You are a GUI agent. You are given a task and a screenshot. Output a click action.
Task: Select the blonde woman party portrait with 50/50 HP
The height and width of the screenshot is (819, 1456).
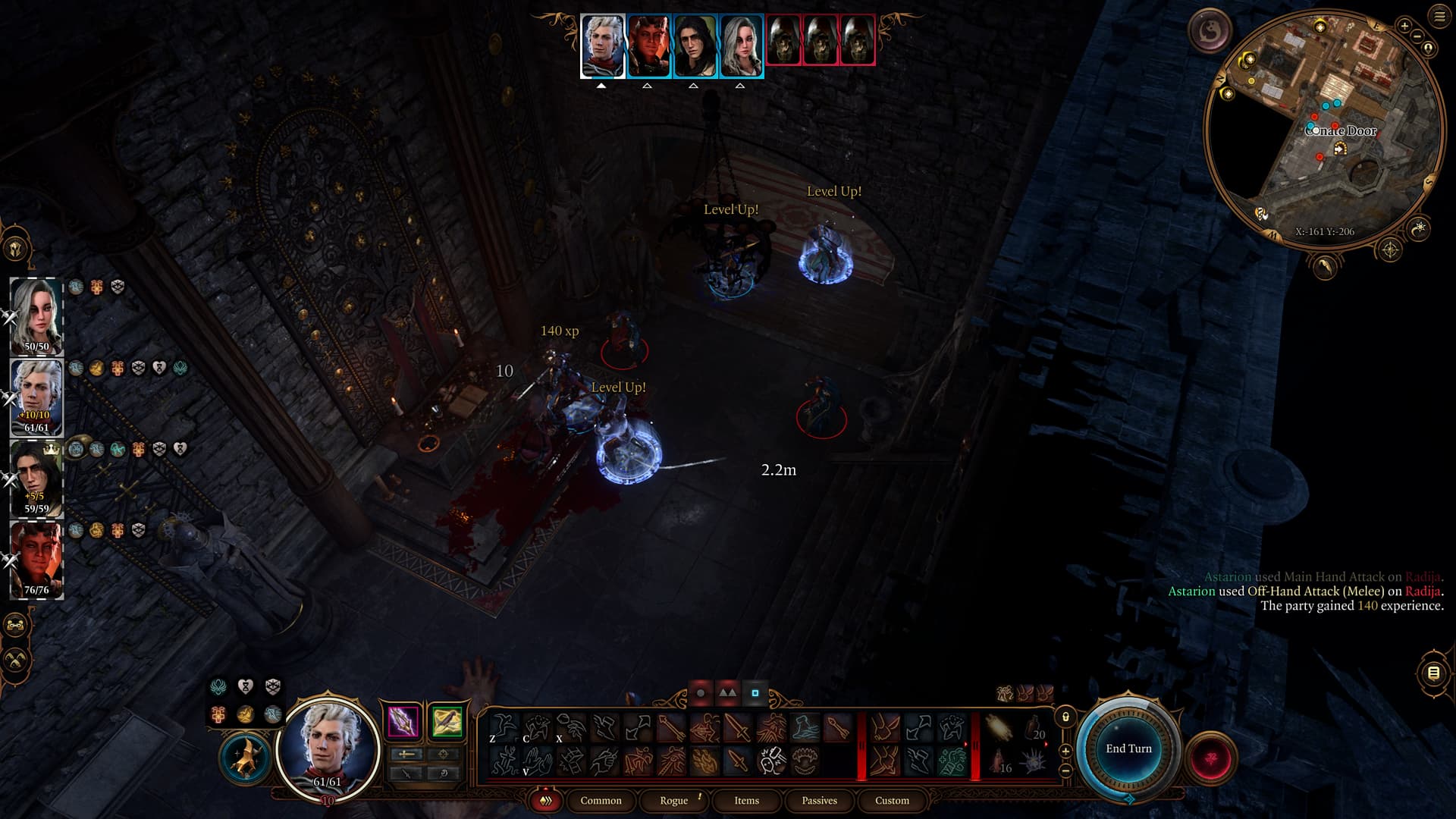[x=36, y=315]
